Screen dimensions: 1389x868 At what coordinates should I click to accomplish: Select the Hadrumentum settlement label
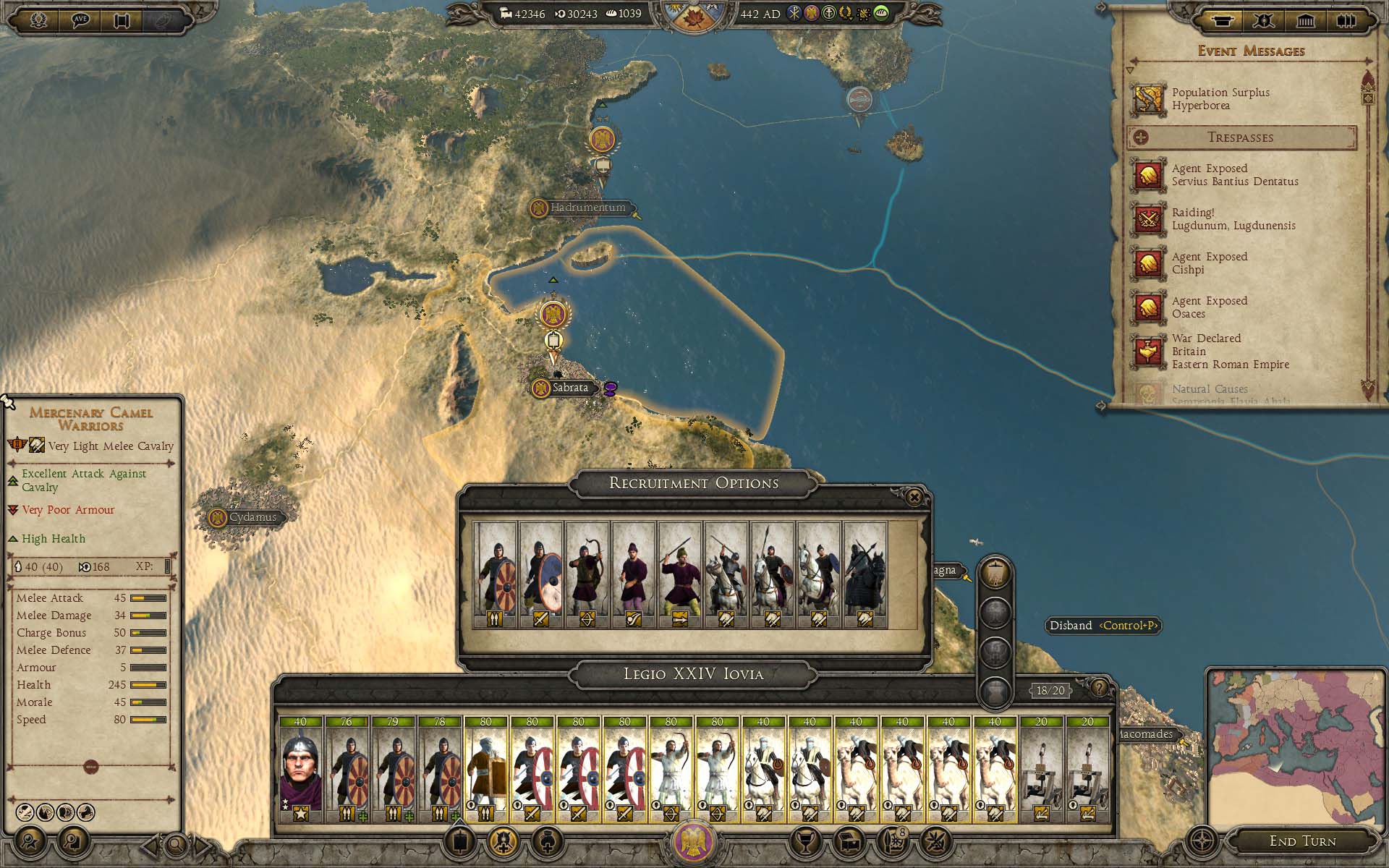pyautogui.click(x=587, y=208)
